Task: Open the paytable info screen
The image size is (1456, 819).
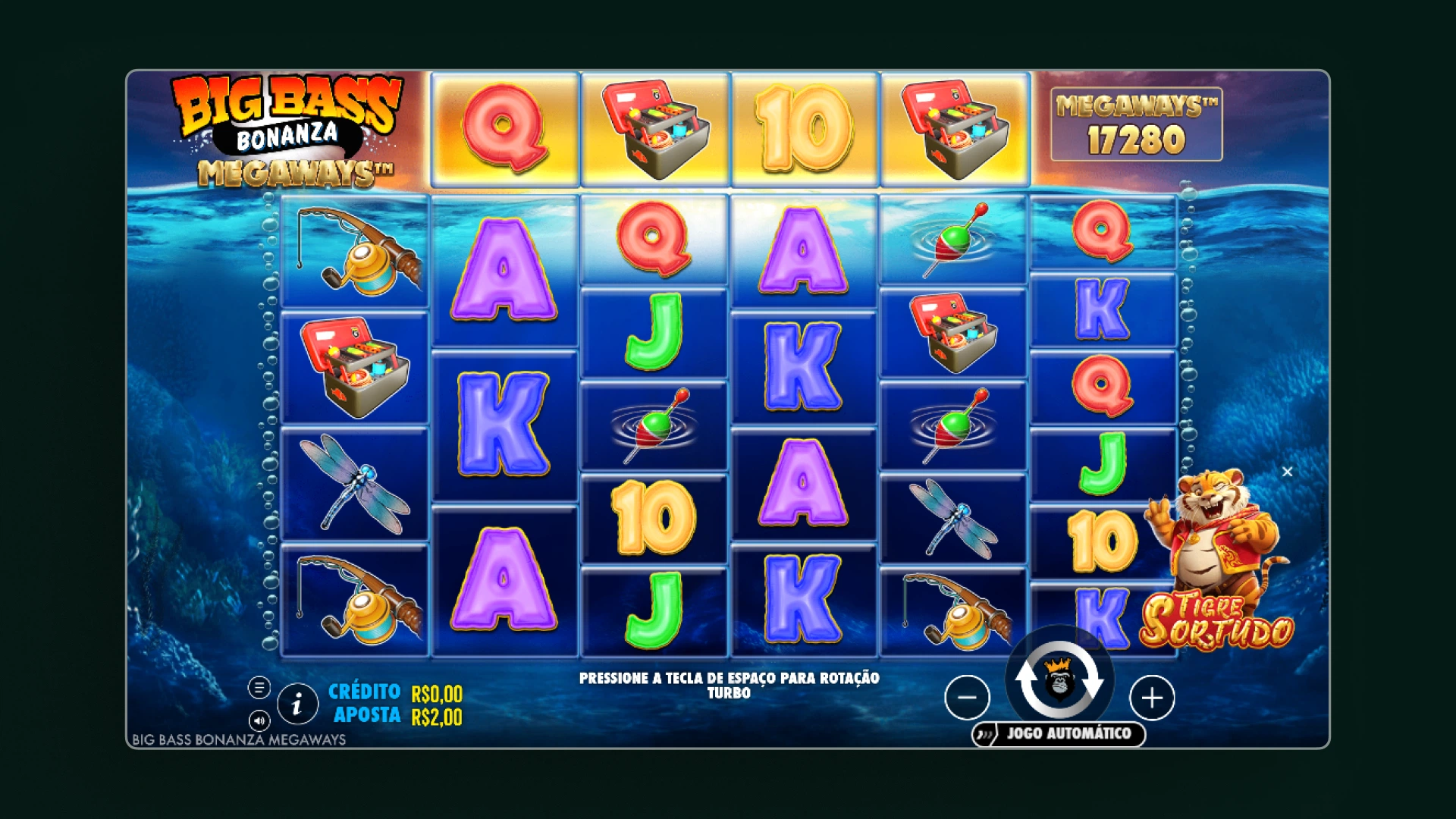Action: pos(297,704)
